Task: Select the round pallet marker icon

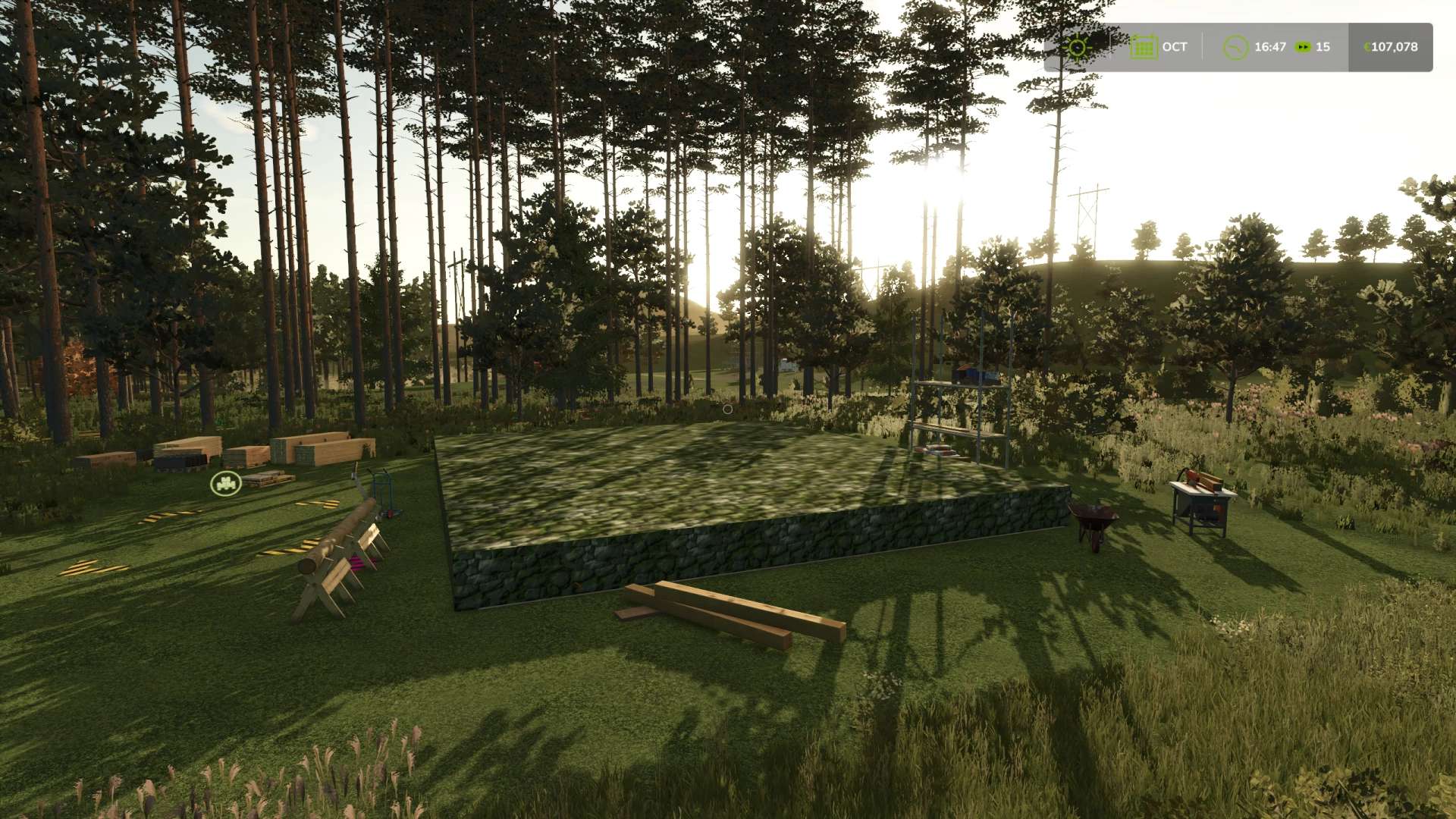Action: coord(225,482)
